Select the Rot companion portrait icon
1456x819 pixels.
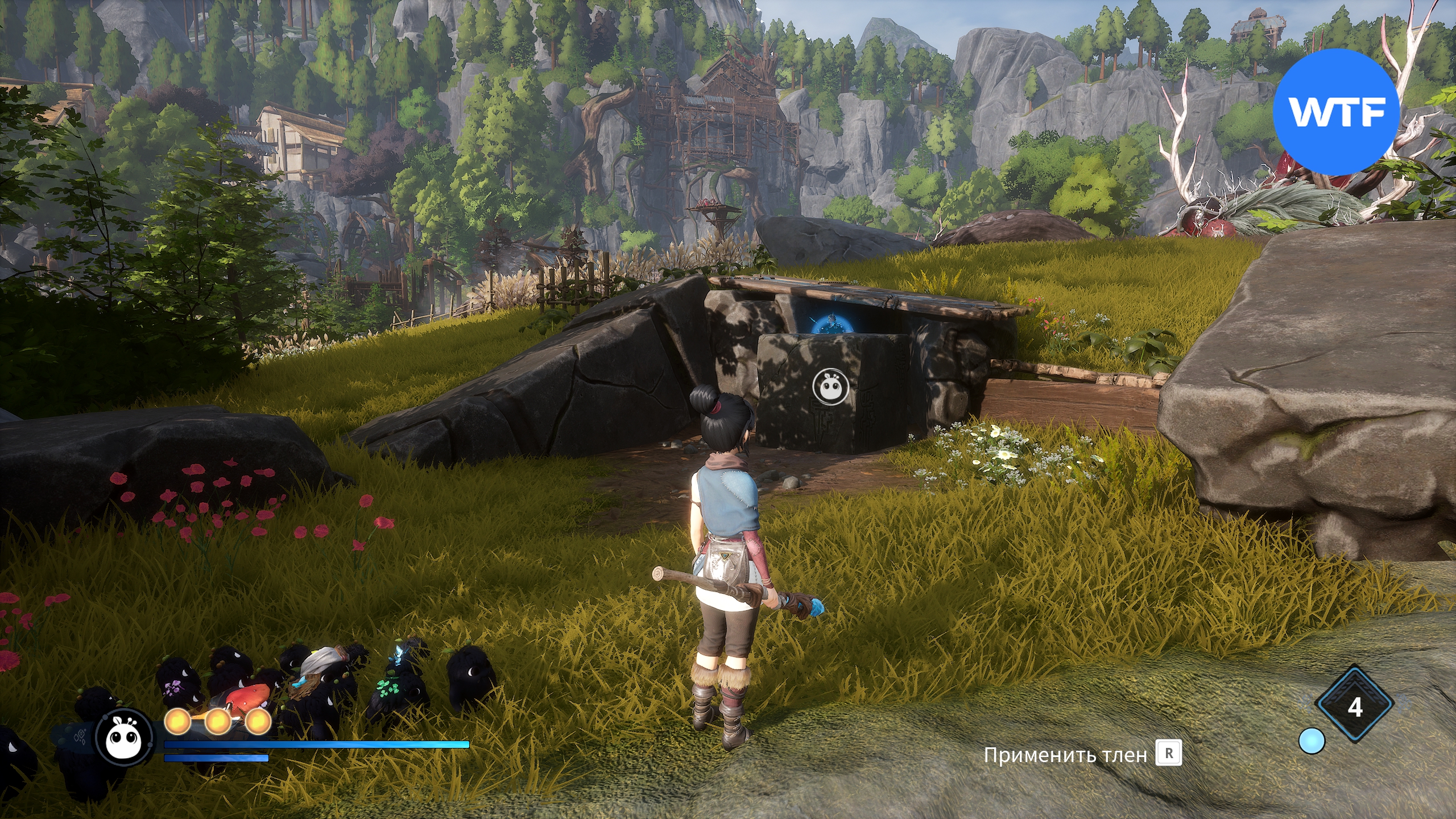click(x=125, y=738)
